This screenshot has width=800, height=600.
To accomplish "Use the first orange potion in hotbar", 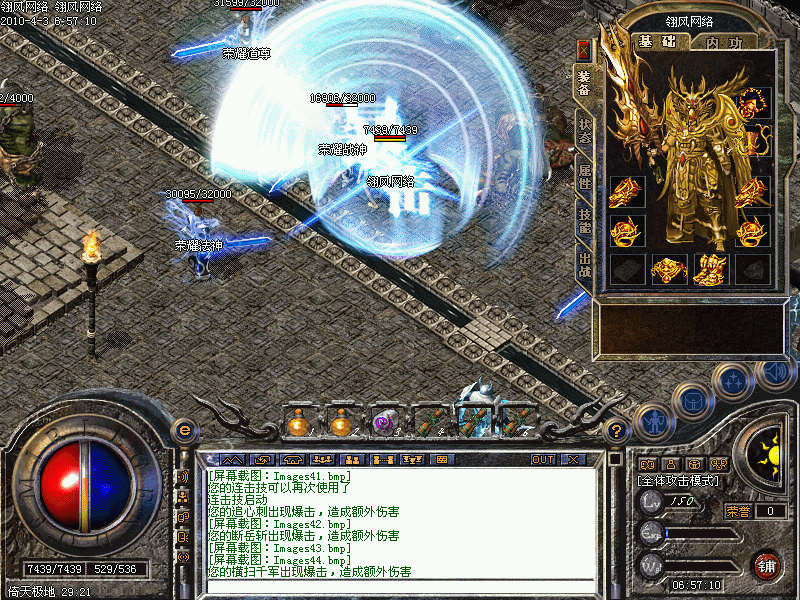I will click(298, 422).
